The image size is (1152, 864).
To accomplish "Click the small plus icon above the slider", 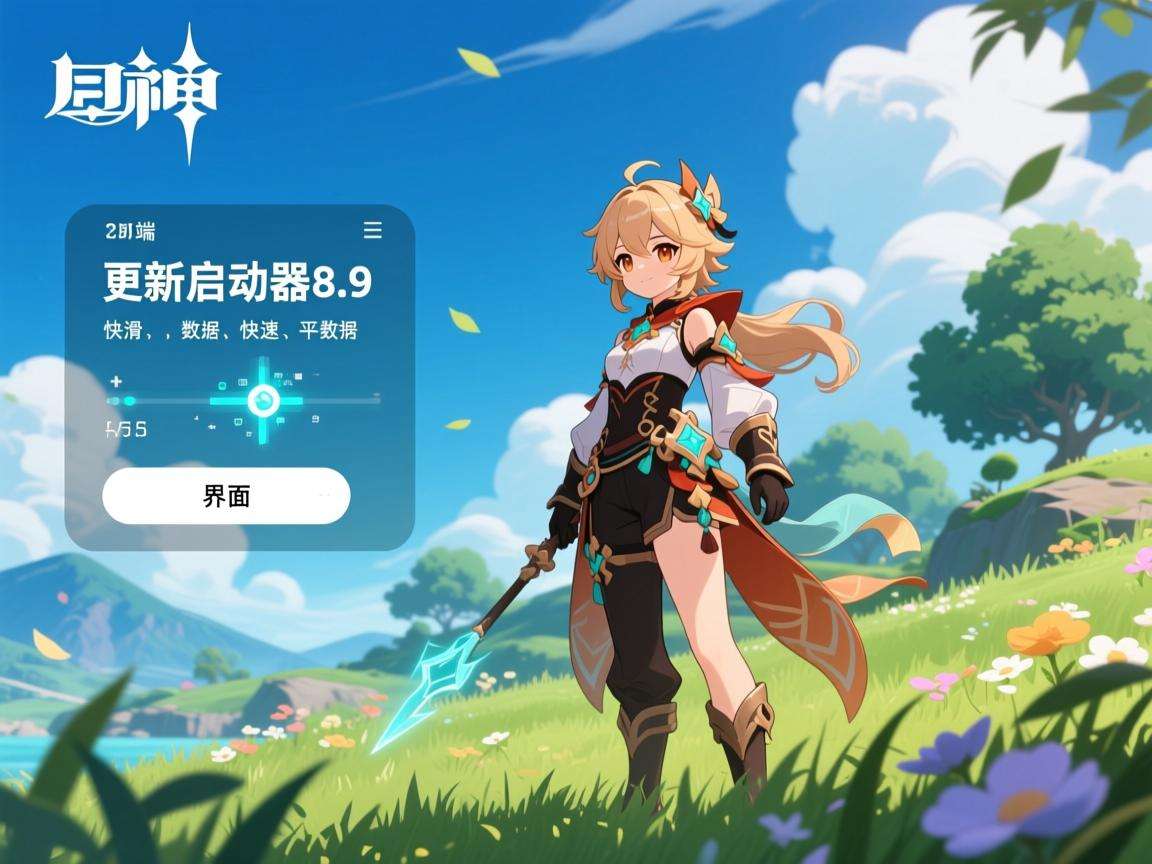I will pyautogui.click(x=116, y=381).
